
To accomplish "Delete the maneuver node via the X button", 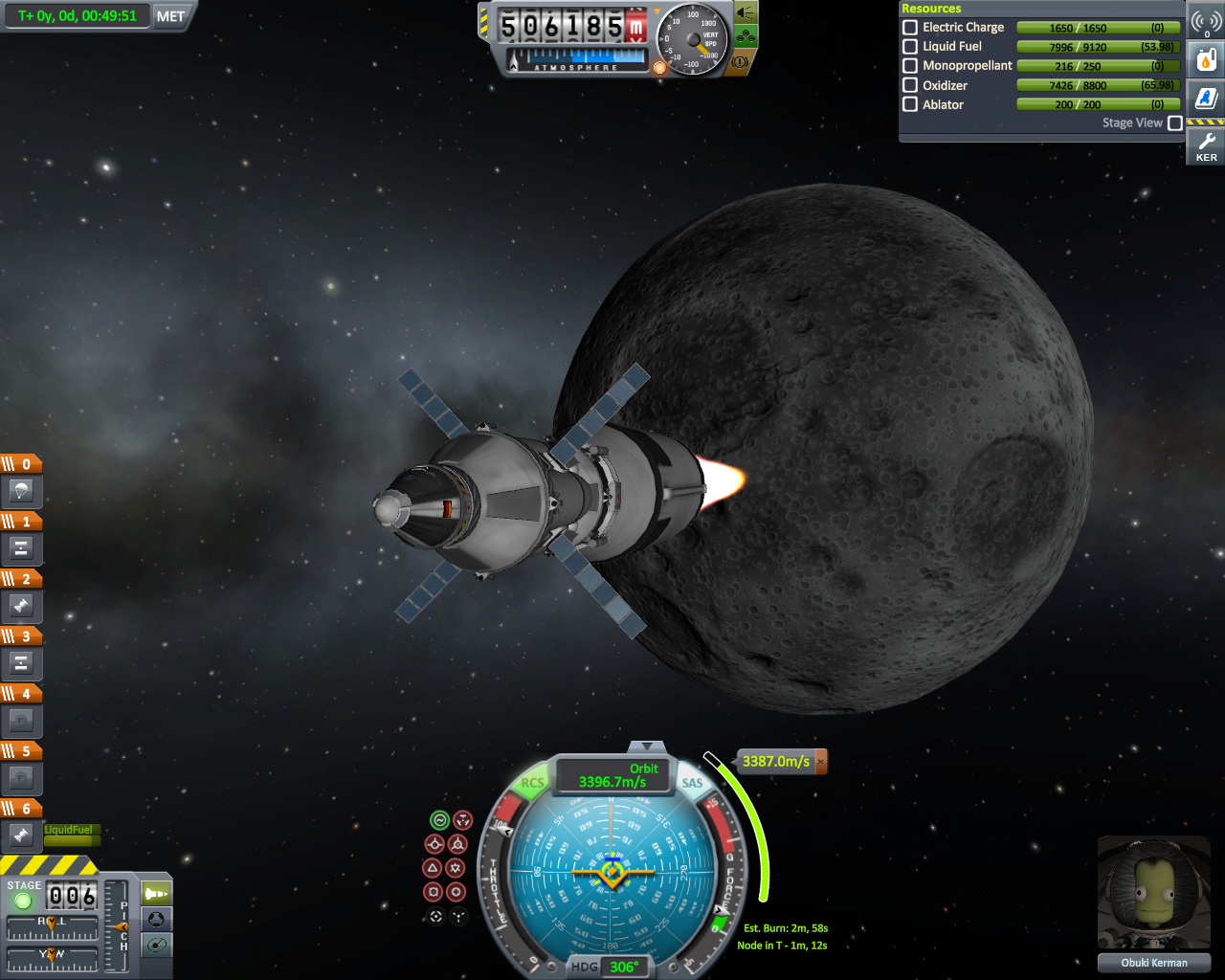I will pyautogui.click(x=820, y=762).
